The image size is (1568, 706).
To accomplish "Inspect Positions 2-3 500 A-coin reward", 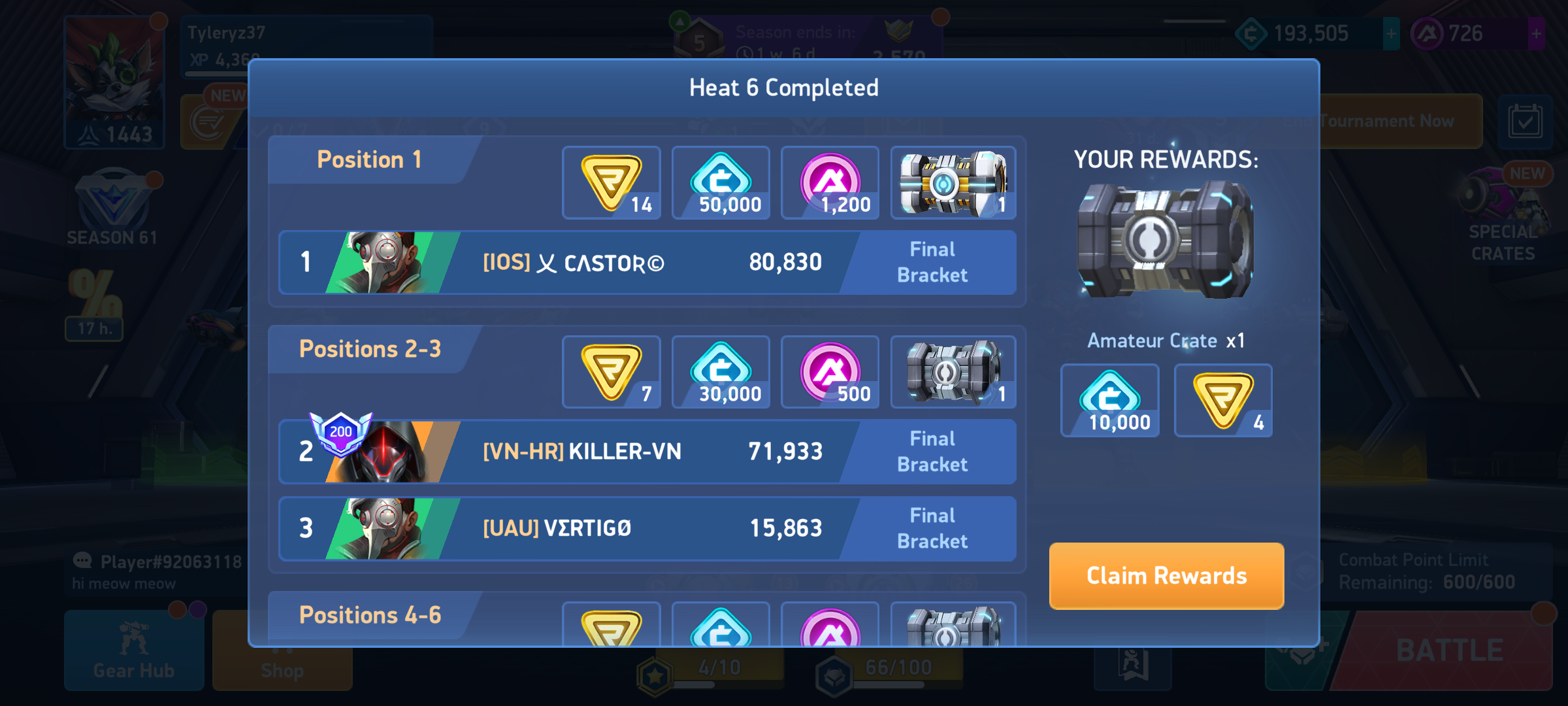I will [830, 372].
